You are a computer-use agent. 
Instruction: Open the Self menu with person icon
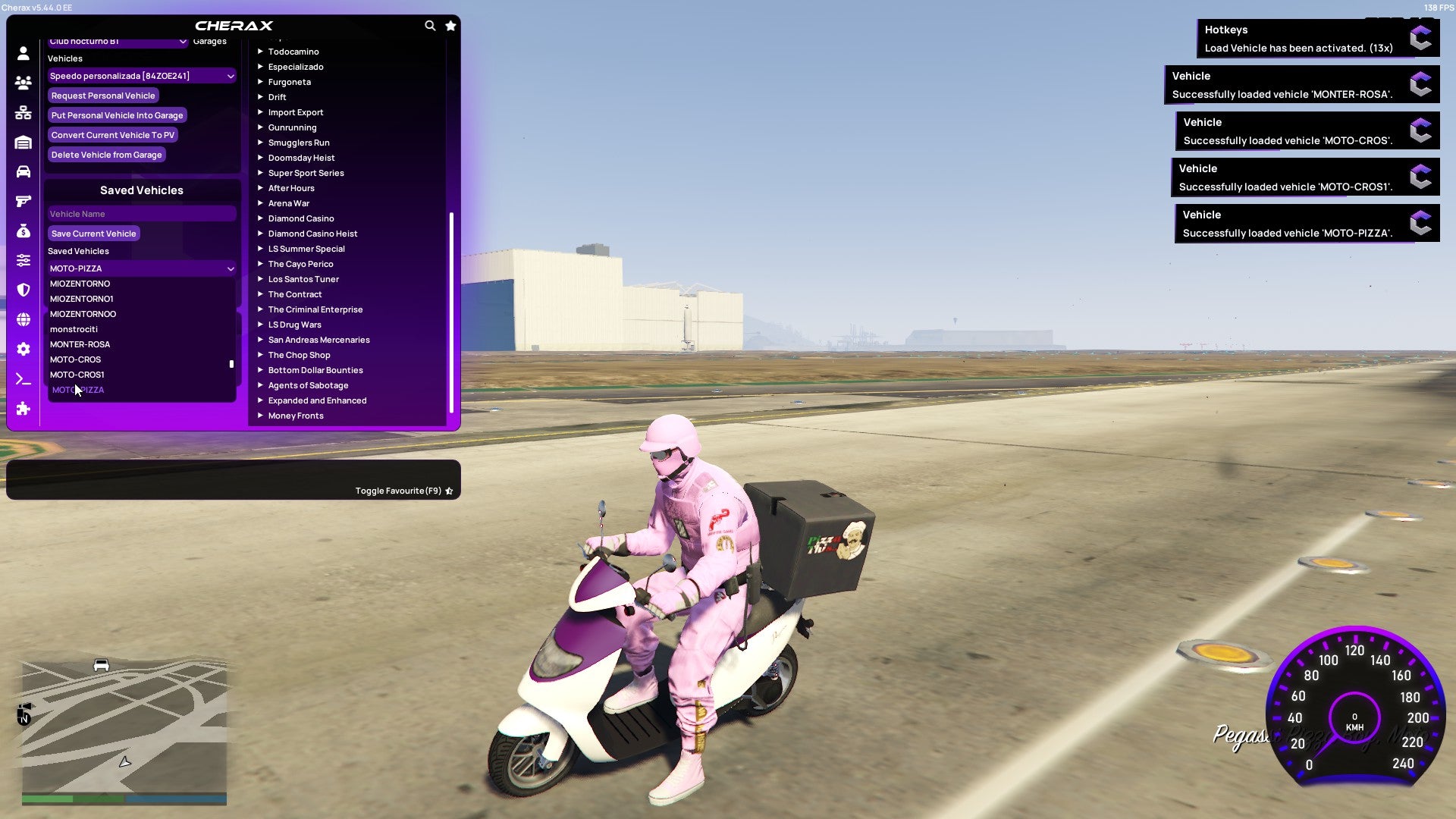point(23,53)
